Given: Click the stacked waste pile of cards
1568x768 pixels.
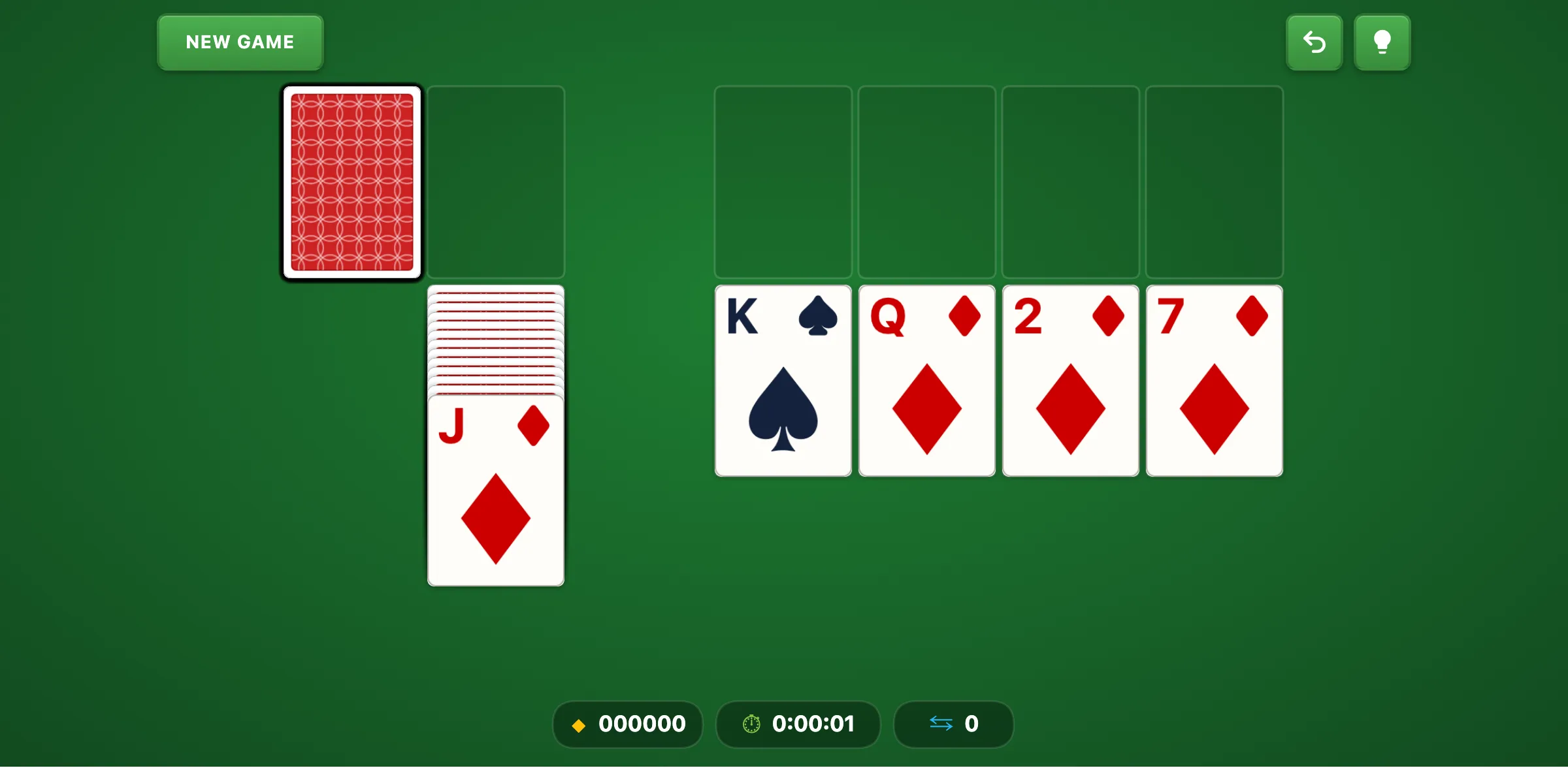Looking at the screenshot, I should click(496, 340).
